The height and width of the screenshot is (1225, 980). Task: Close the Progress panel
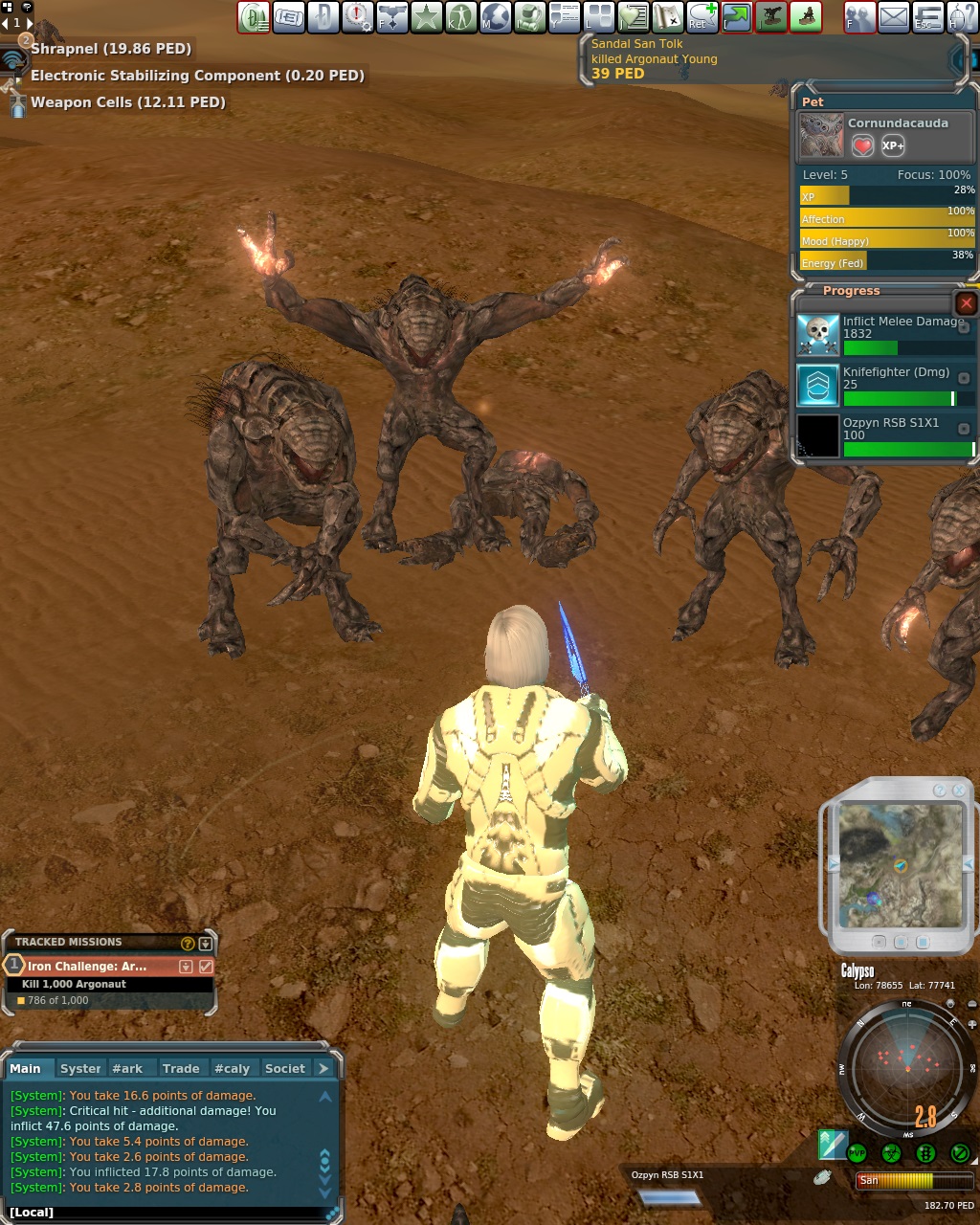coord(967,303)
